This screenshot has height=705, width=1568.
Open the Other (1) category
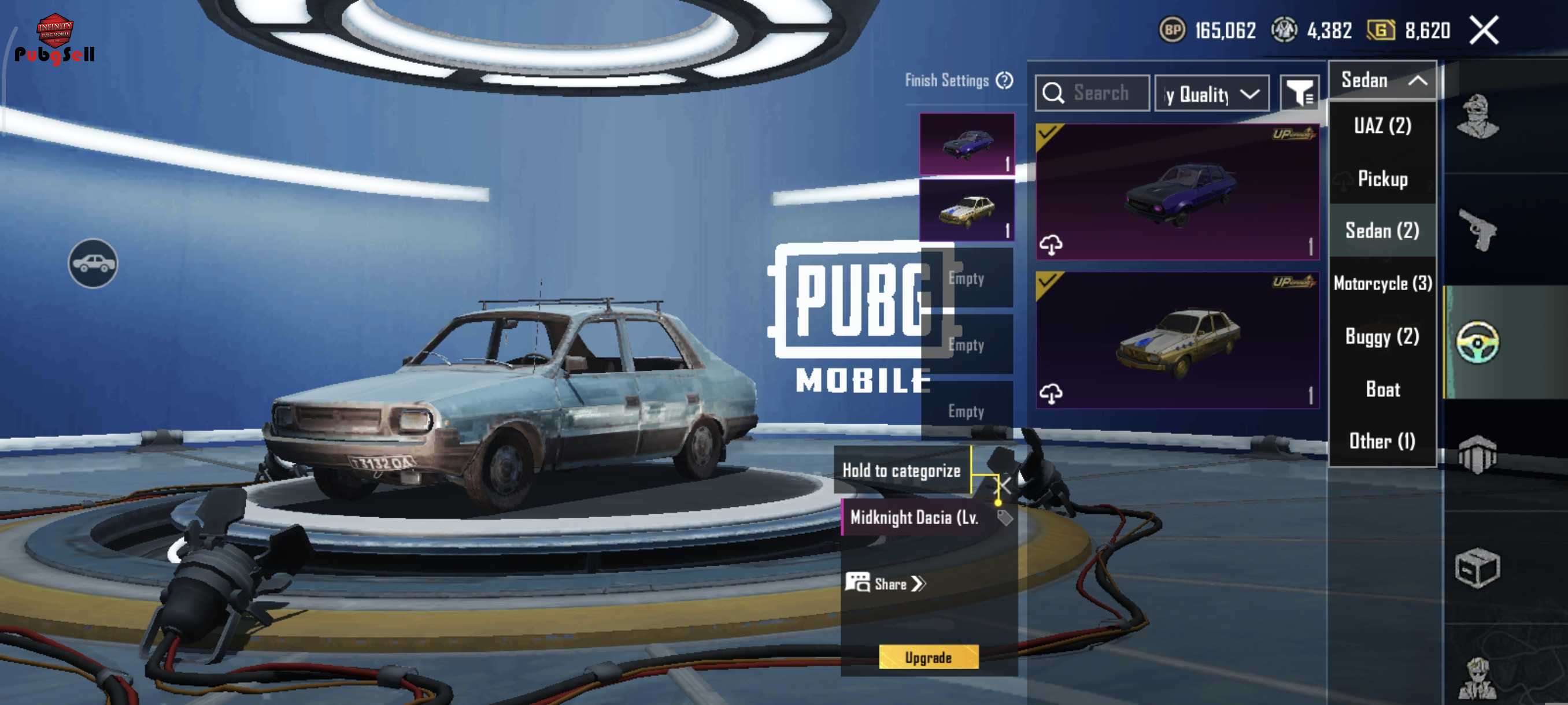(x=1382, y=441)
